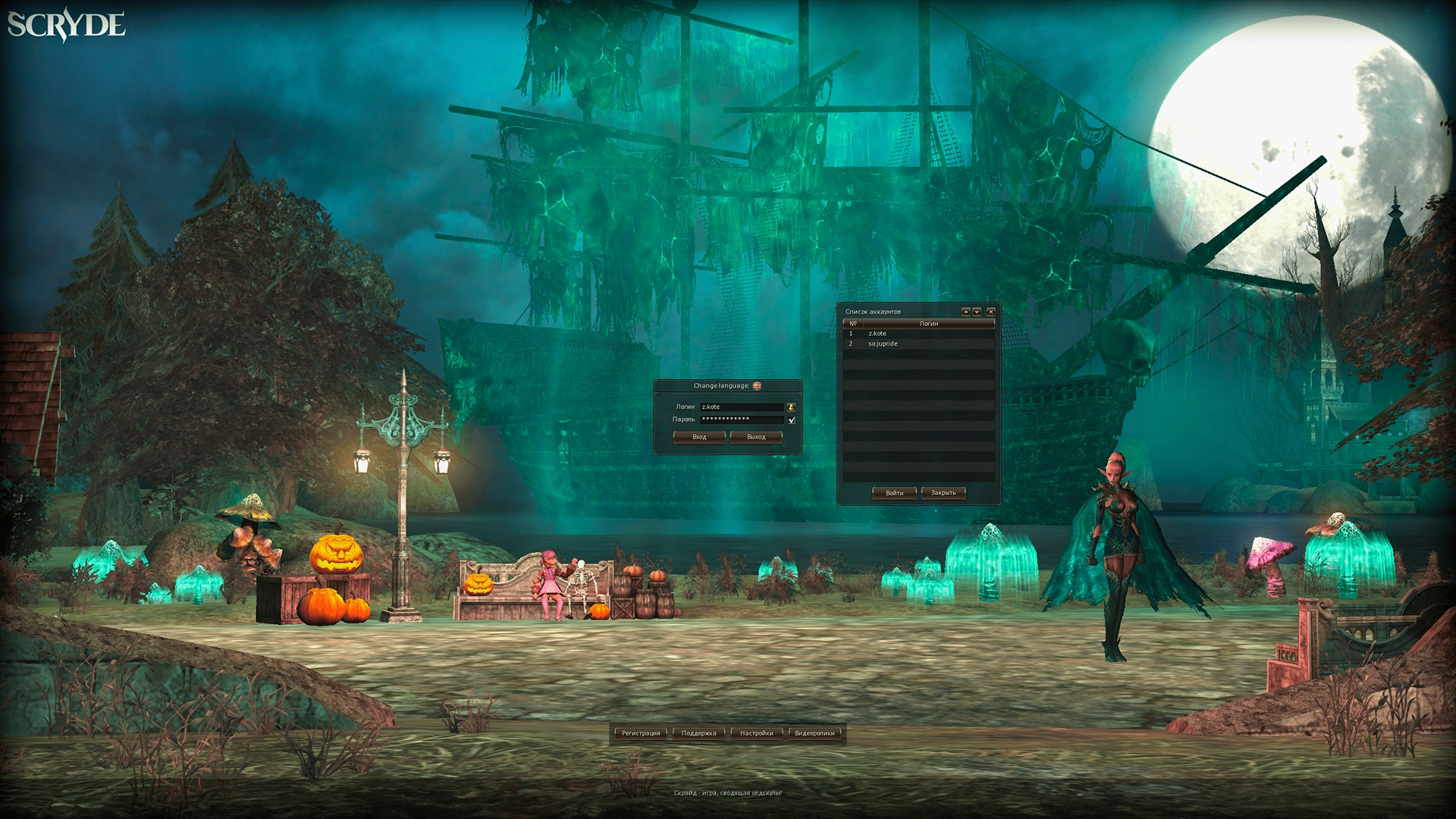Click the British flag to change language
The height and width of the screenshot is (819, 1456).
757,385
